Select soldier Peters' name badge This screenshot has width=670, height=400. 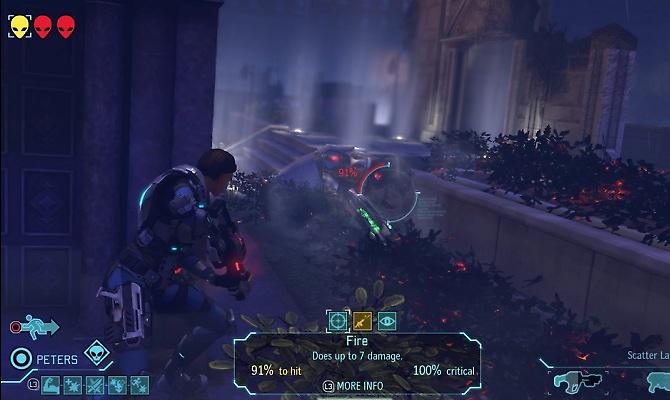(59, 358)
